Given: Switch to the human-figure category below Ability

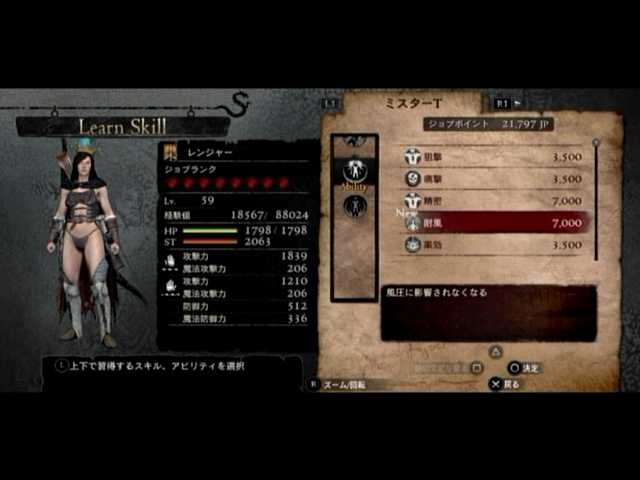Looking at the screenshot, I should (x=354, y=206).
